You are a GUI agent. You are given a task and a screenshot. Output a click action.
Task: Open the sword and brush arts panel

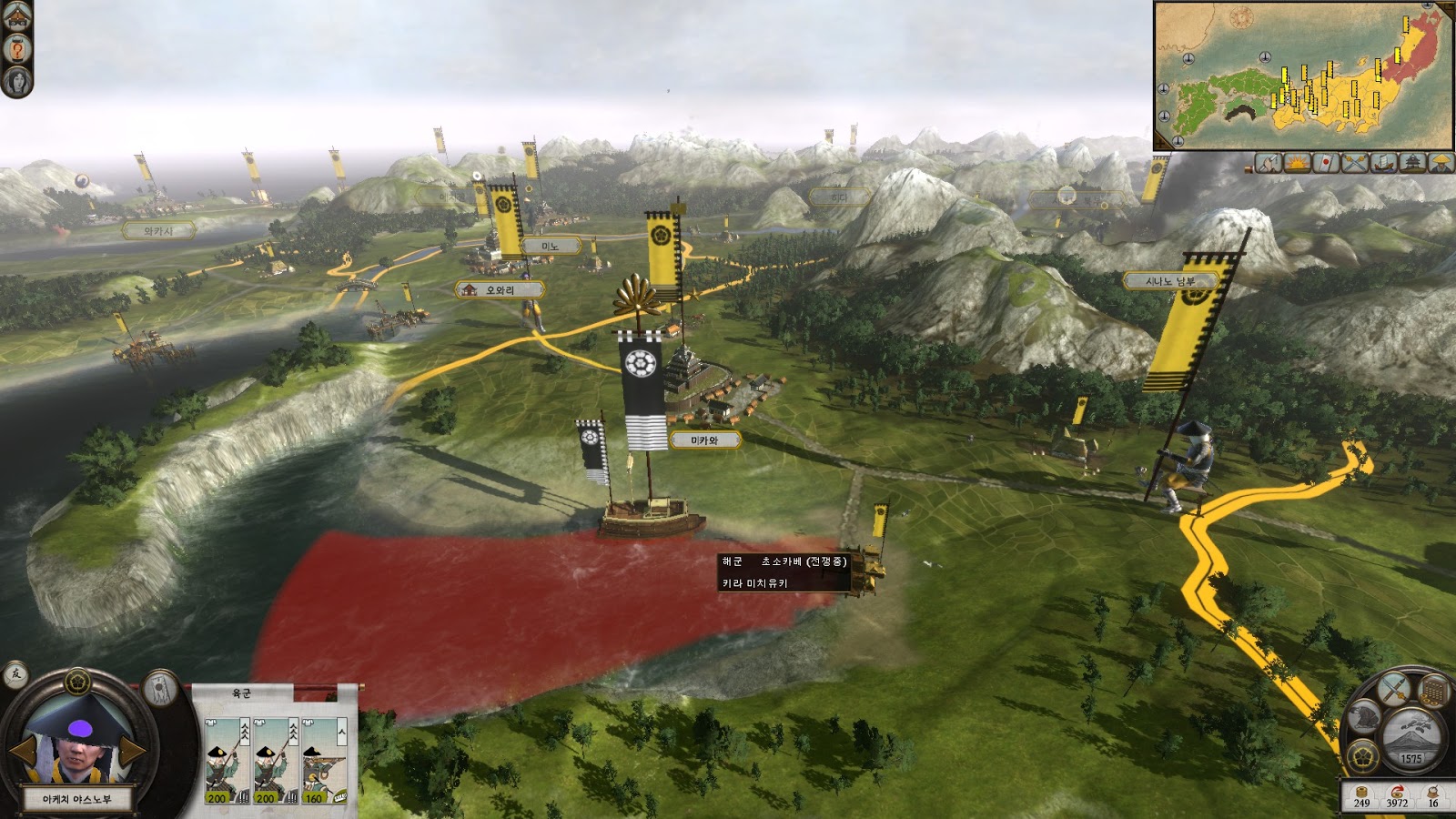(x=1395, y=689)
